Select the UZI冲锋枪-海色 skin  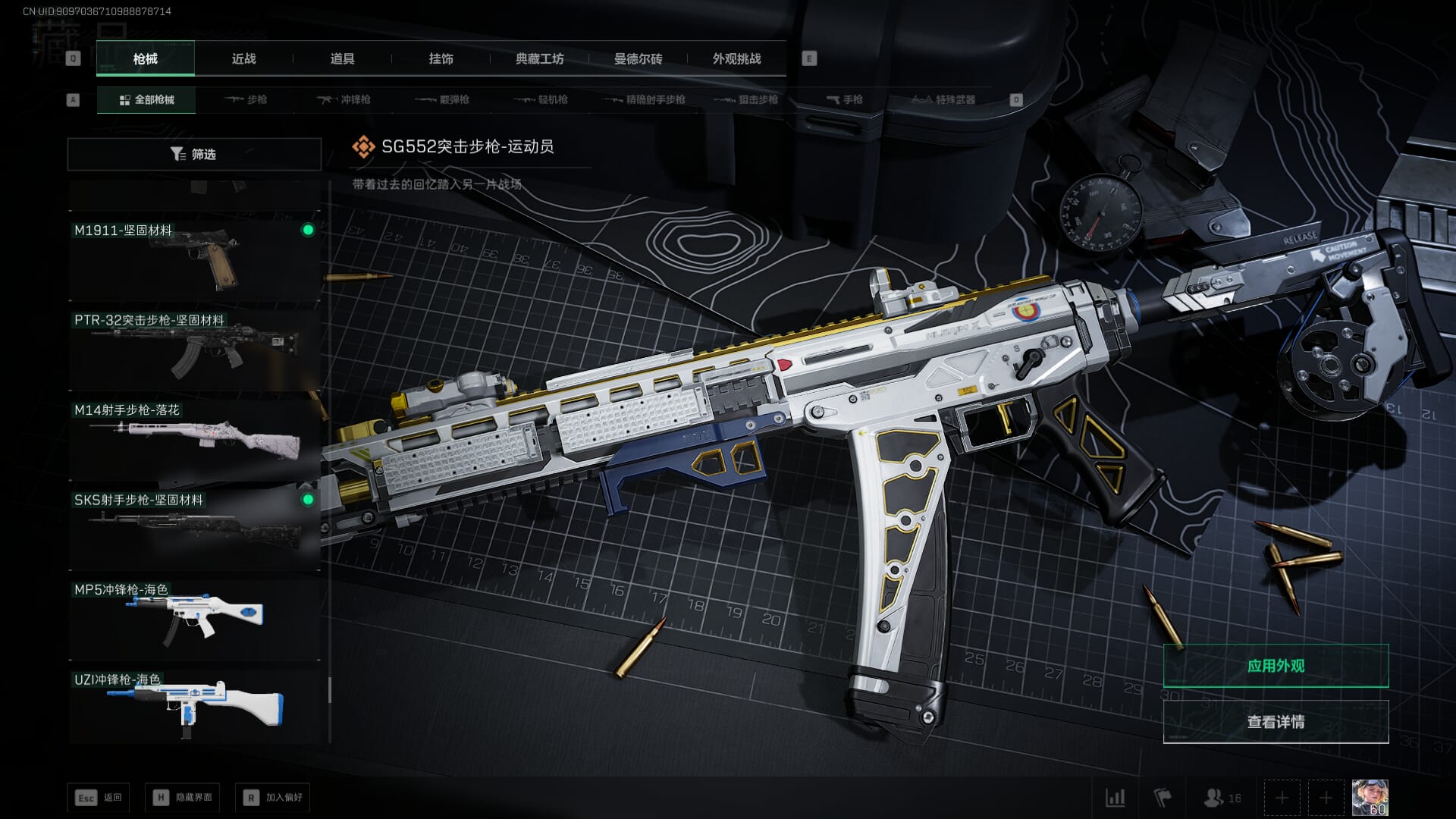point(194,707)
